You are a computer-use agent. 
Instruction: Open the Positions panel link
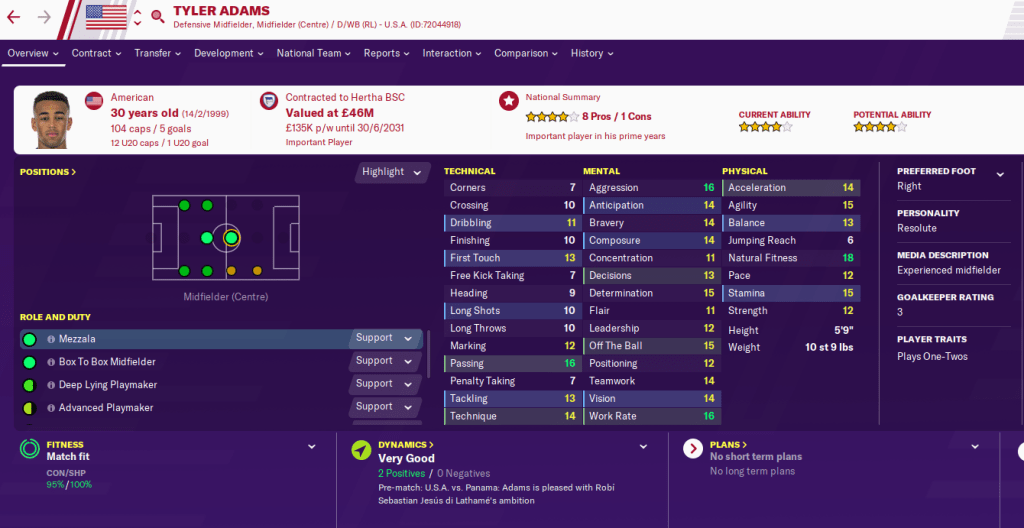coord(48,172)
